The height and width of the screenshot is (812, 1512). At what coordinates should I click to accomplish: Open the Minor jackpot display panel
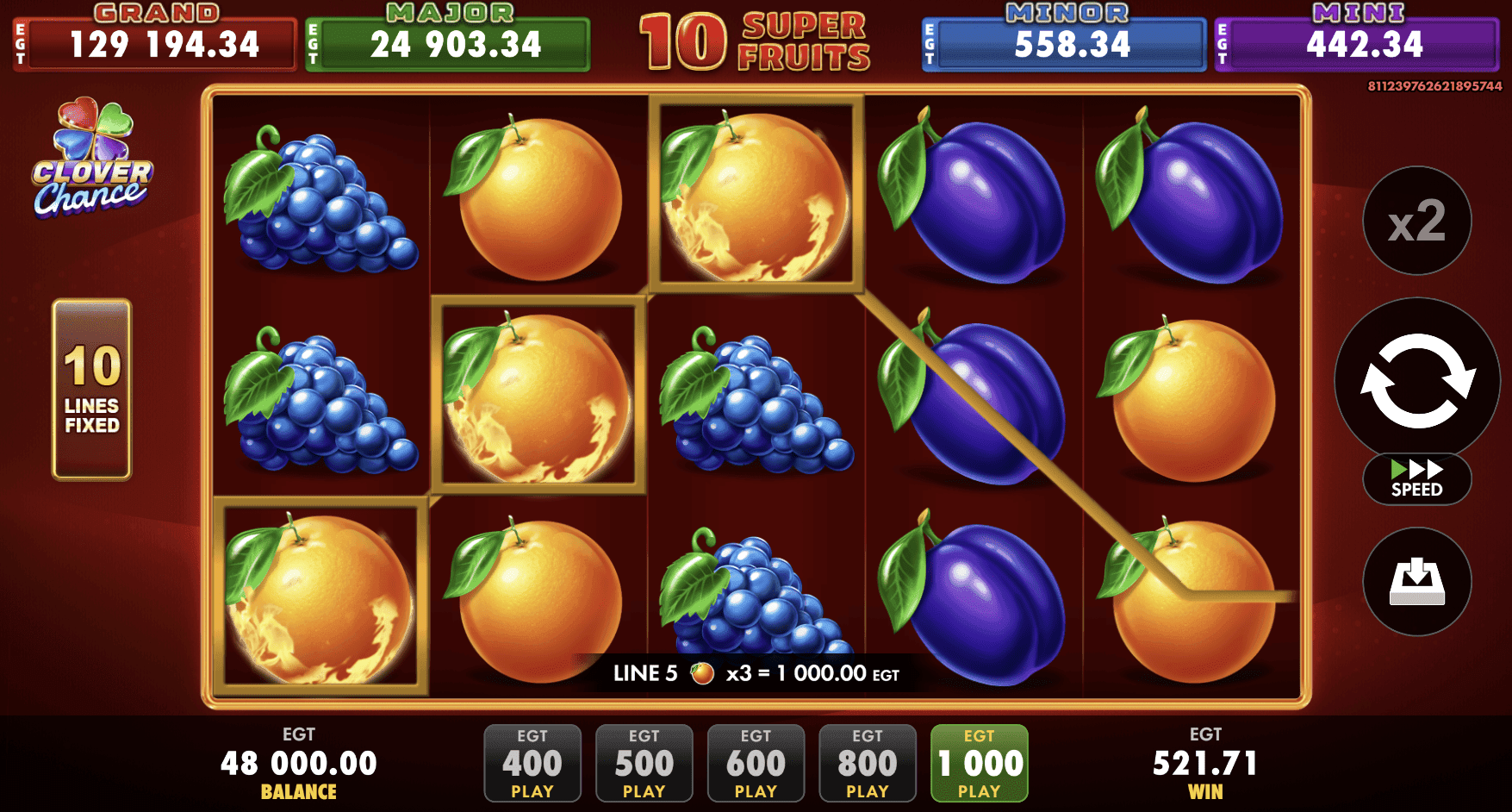click(x=1063, y=45)
